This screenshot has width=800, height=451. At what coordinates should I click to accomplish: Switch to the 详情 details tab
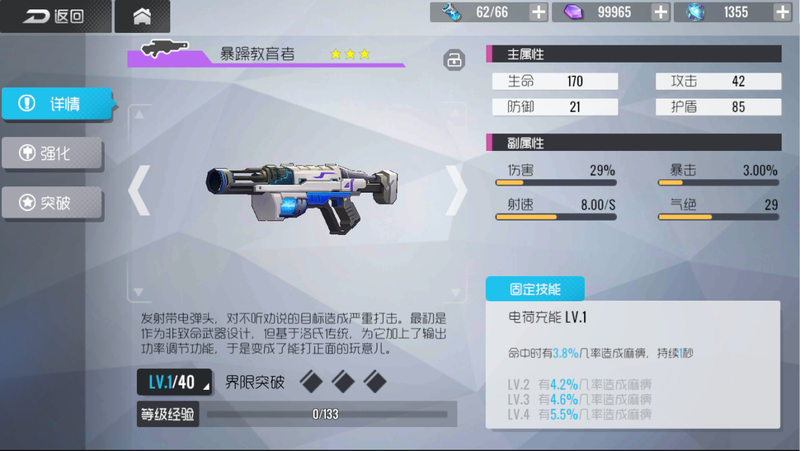pyautogui.click(x=55, y=103)
